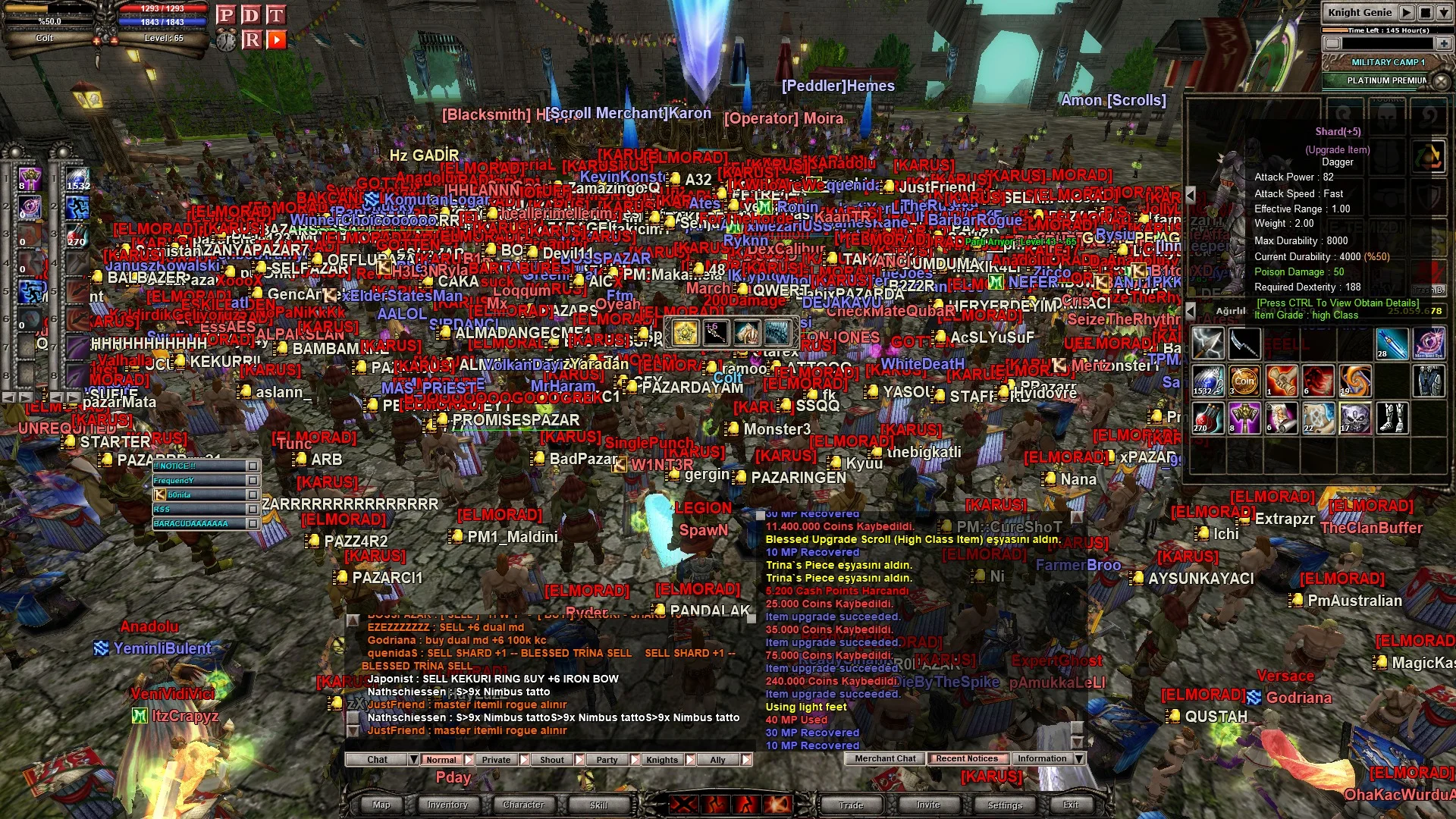Open the Skill window
This screenshot has height=819, width=1456.
(x=598, y=805)
